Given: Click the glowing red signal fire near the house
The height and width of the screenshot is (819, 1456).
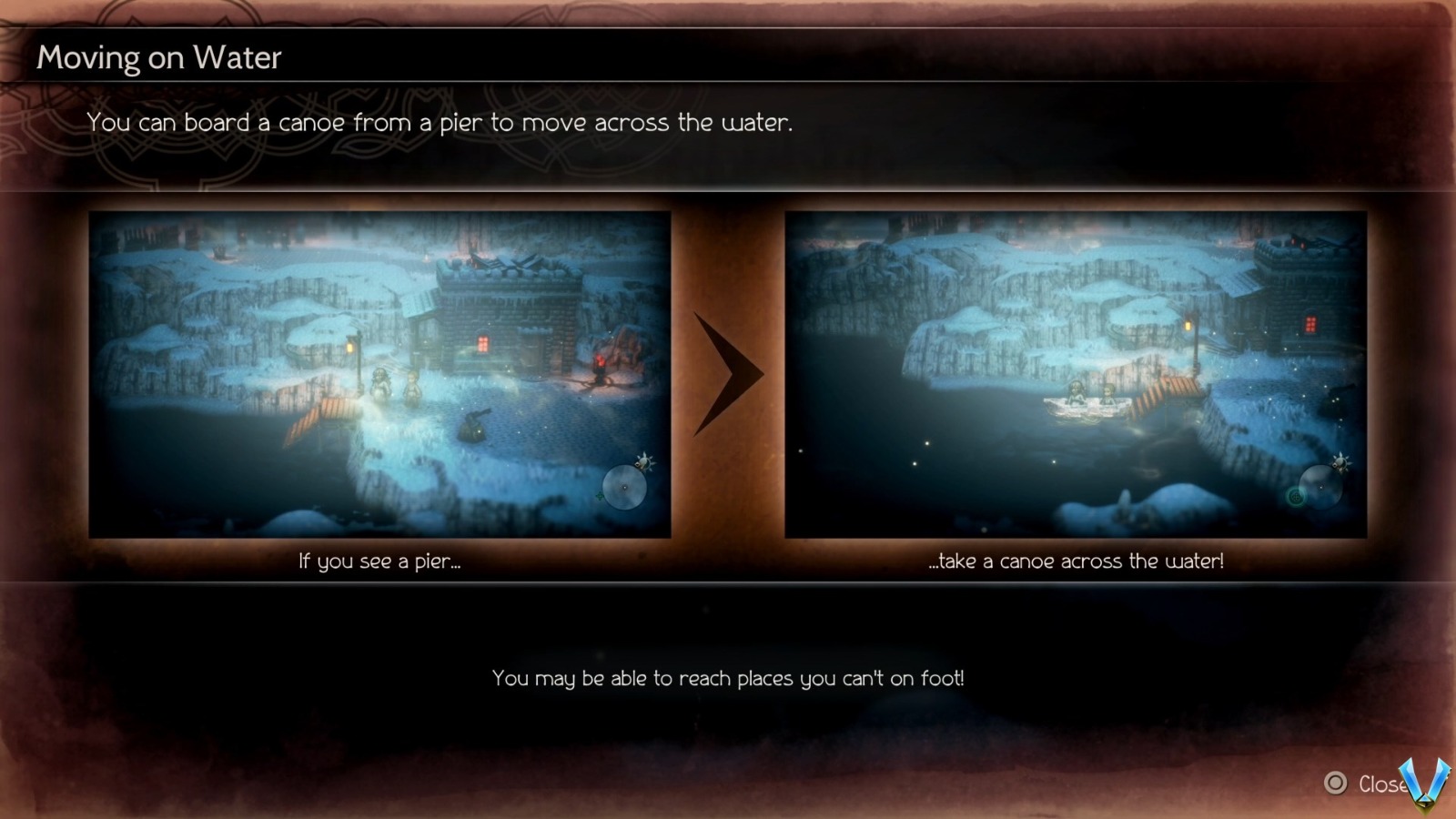Looking at the screenshot, I should 601,362.
